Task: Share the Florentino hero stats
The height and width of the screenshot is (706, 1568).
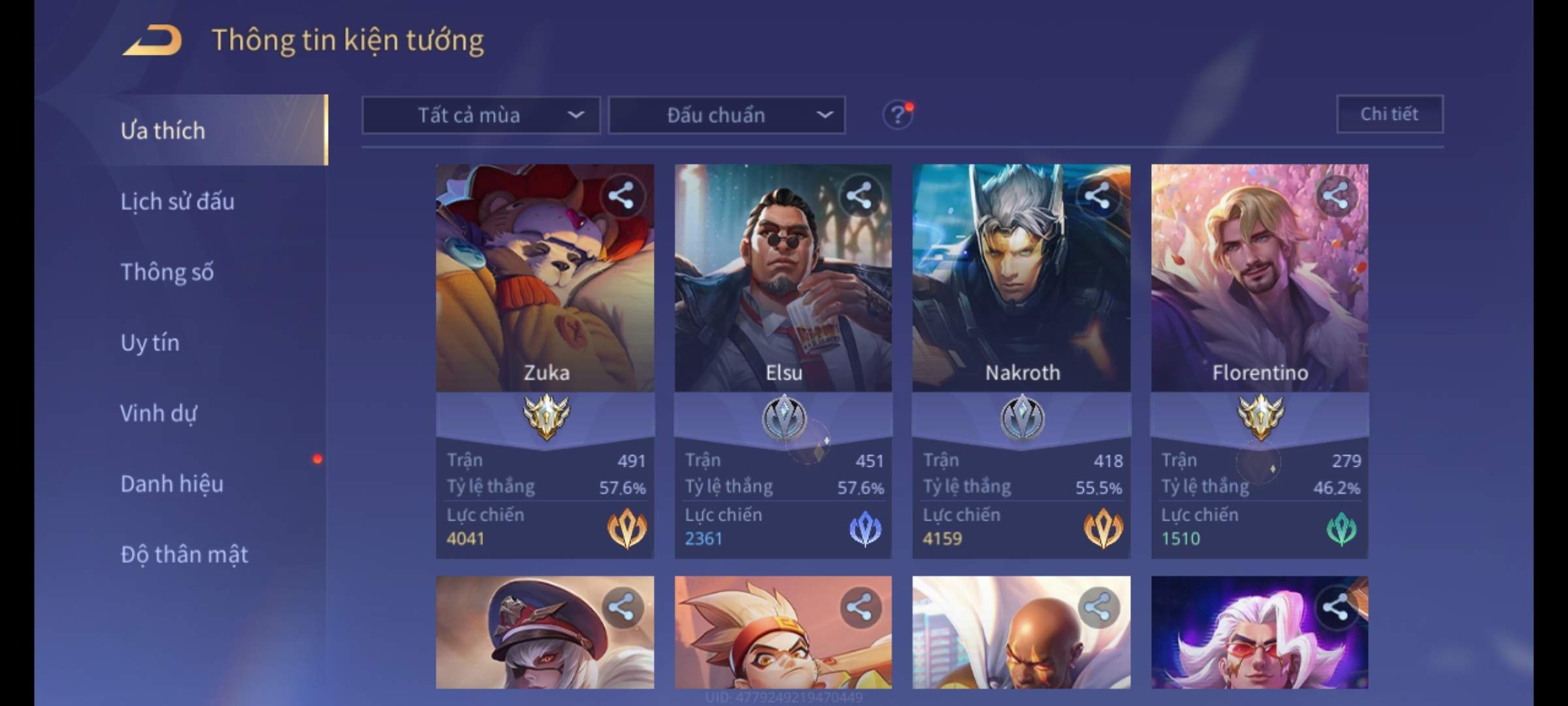Action: coord(1335,195)
